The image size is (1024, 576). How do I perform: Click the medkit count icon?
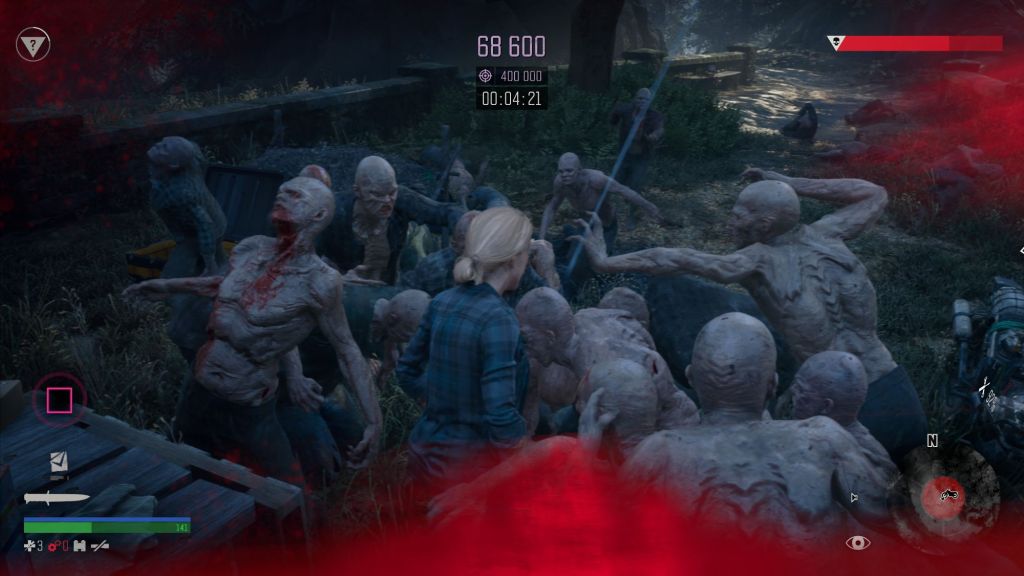click(x=31, y=546)
